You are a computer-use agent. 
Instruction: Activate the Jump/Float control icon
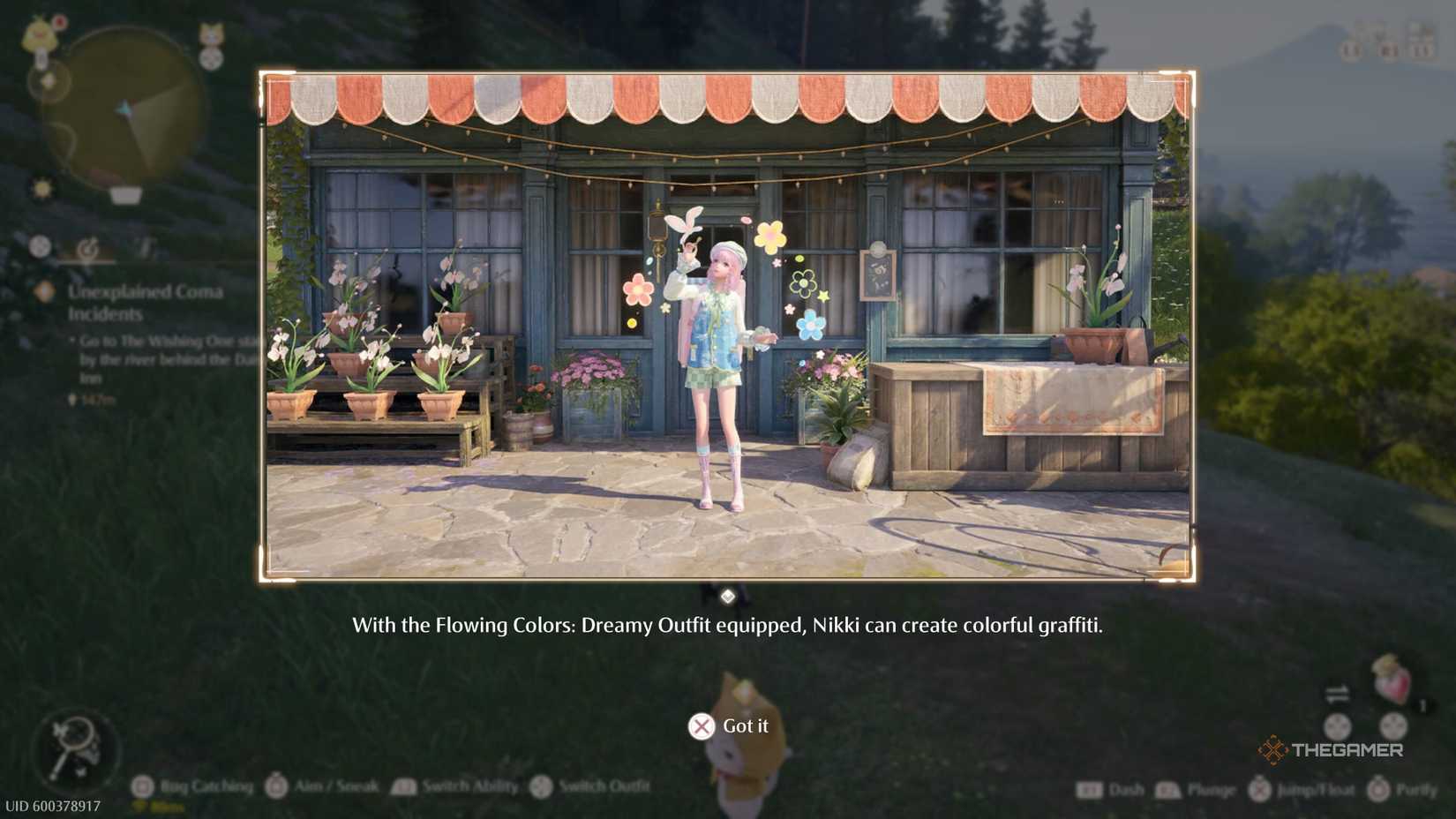[x=1257, y=788]
